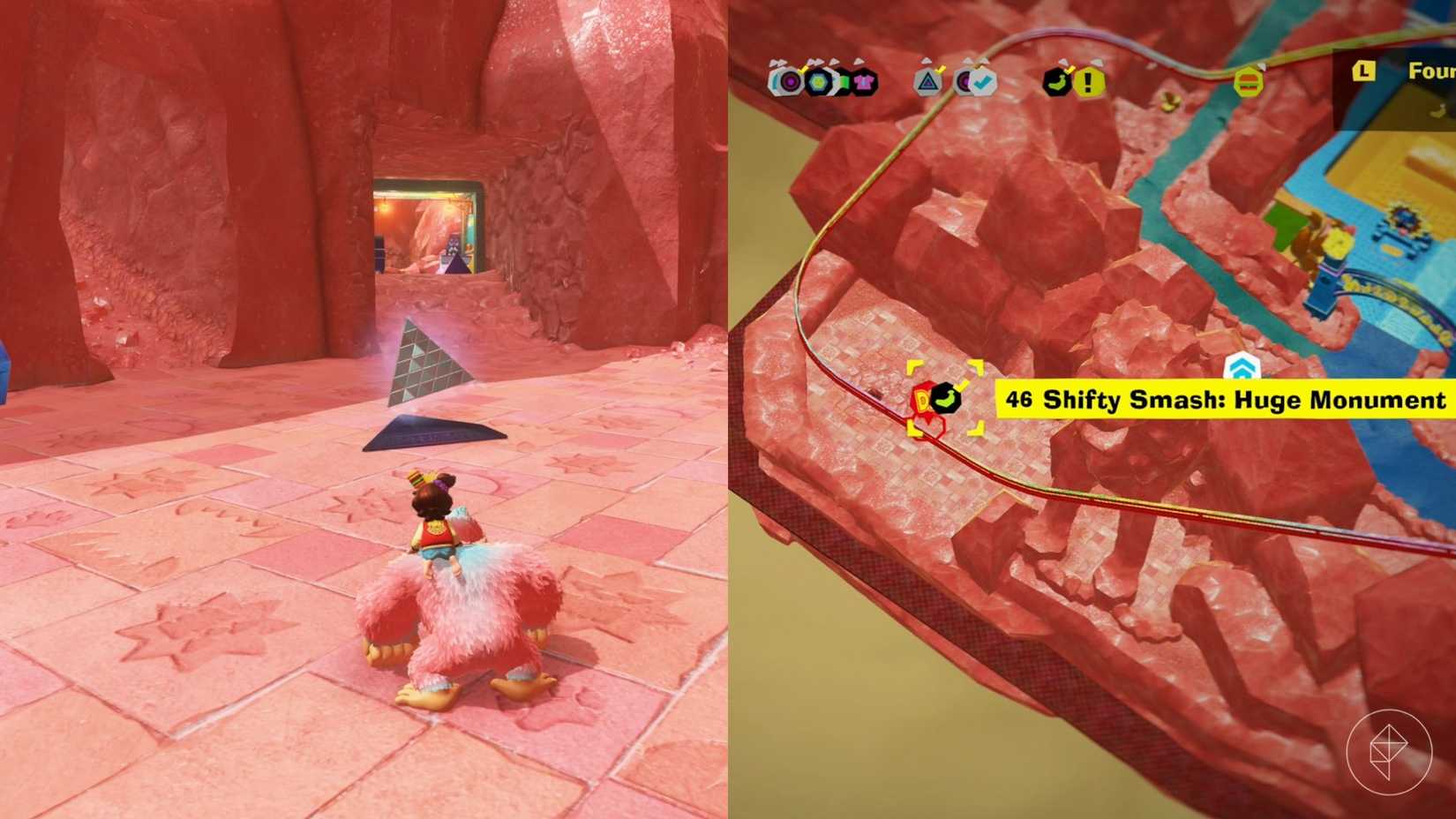This screenshot has width=1456, height=819.
Task: Toggle the checkmark on the banana marker
Action: (1069, 68)
